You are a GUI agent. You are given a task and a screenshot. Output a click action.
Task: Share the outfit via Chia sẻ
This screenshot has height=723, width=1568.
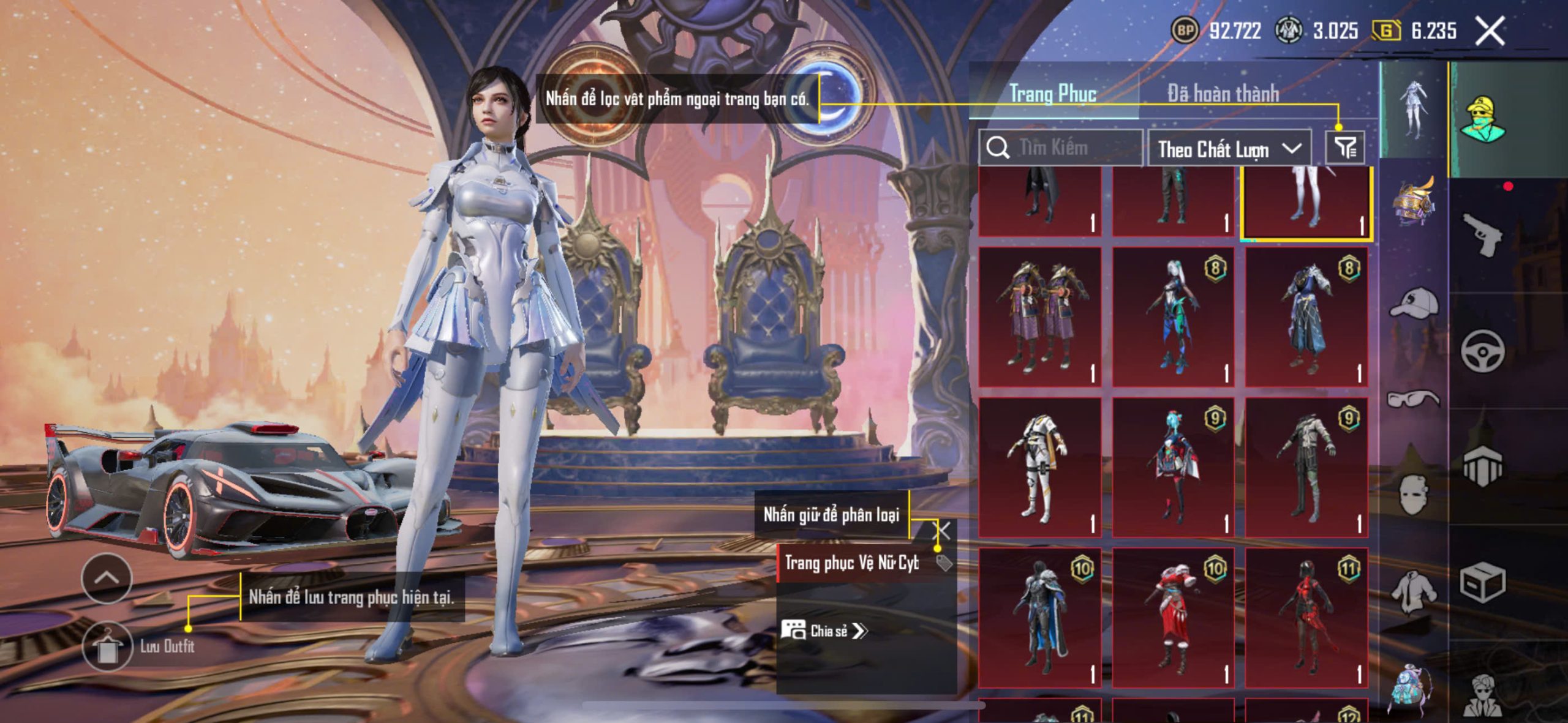point(825,631)
